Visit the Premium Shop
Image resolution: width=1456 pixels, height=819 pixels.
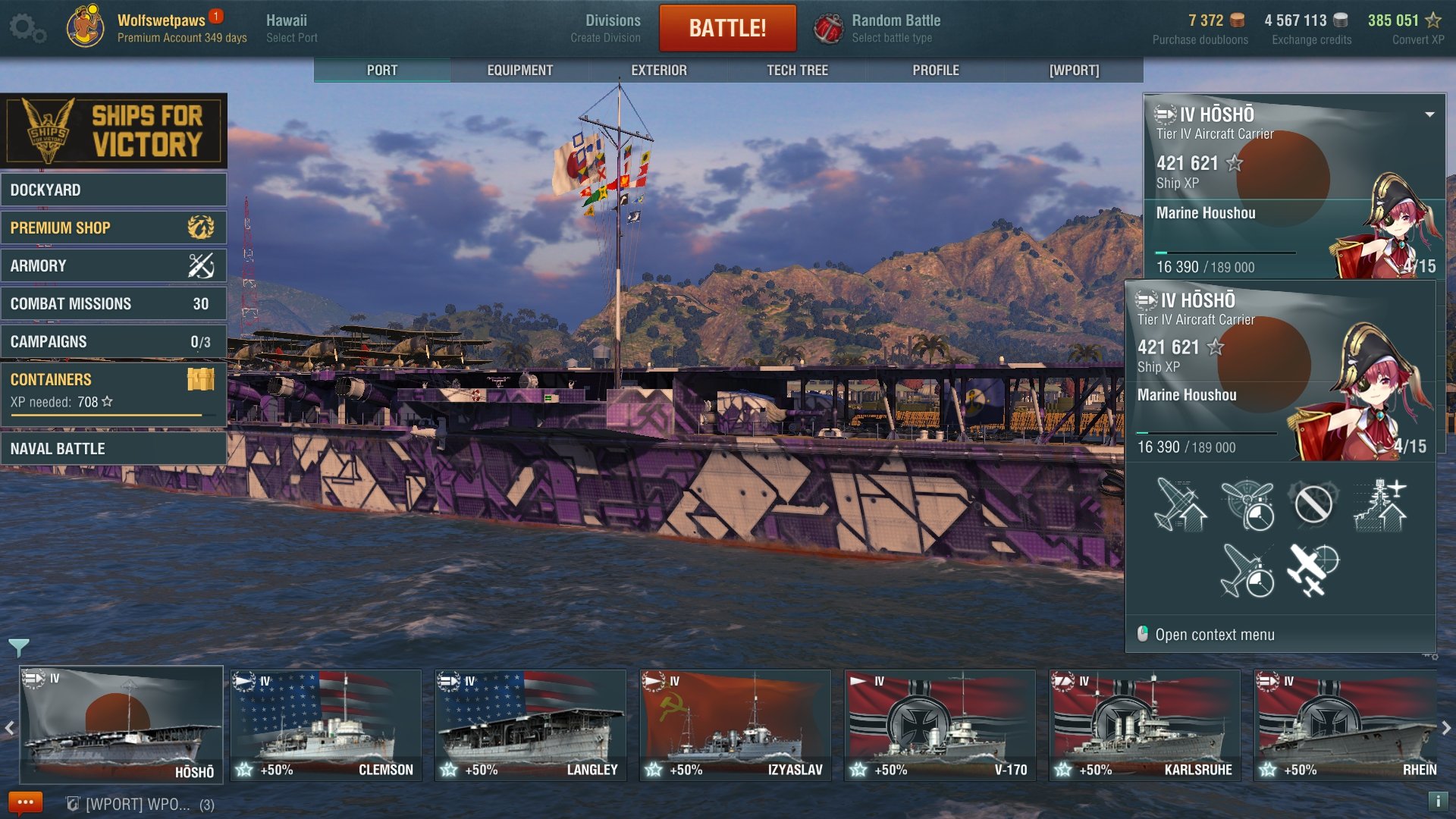coord(114,227)
